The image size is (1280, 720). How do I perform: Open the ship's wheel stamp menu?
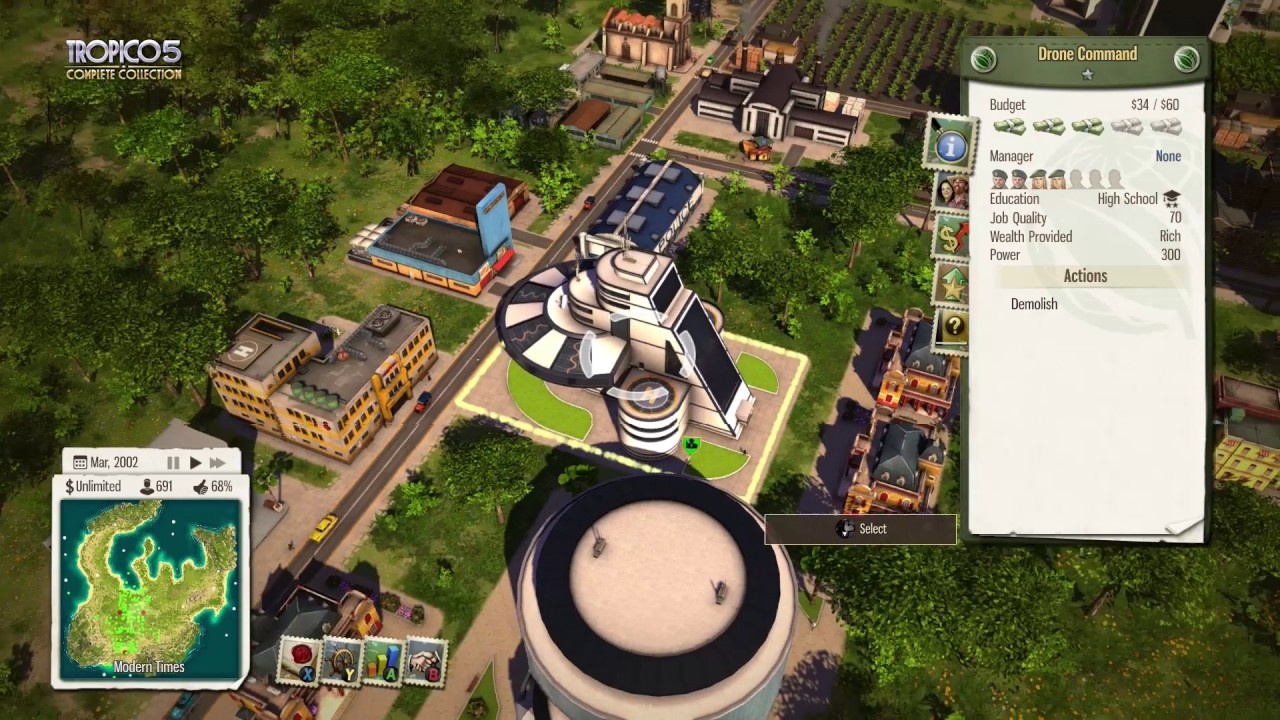pyautogui.click(x=342, y=660)
